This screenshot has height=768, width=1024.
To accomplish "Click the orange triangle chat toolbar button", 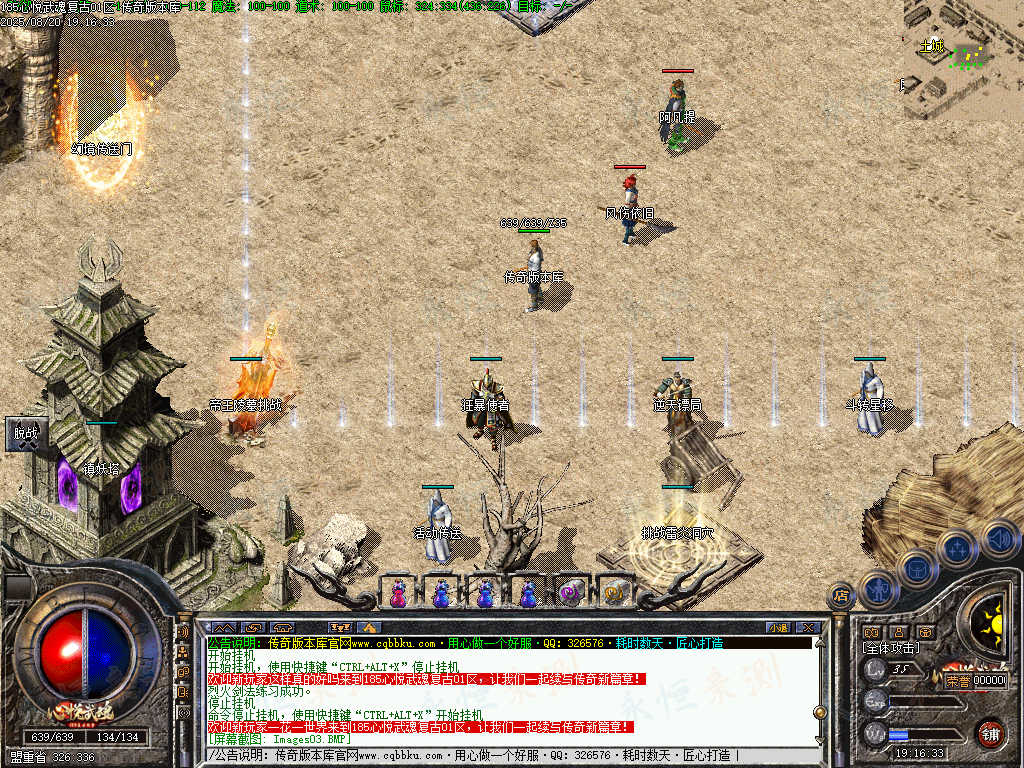I will (368, 627).
